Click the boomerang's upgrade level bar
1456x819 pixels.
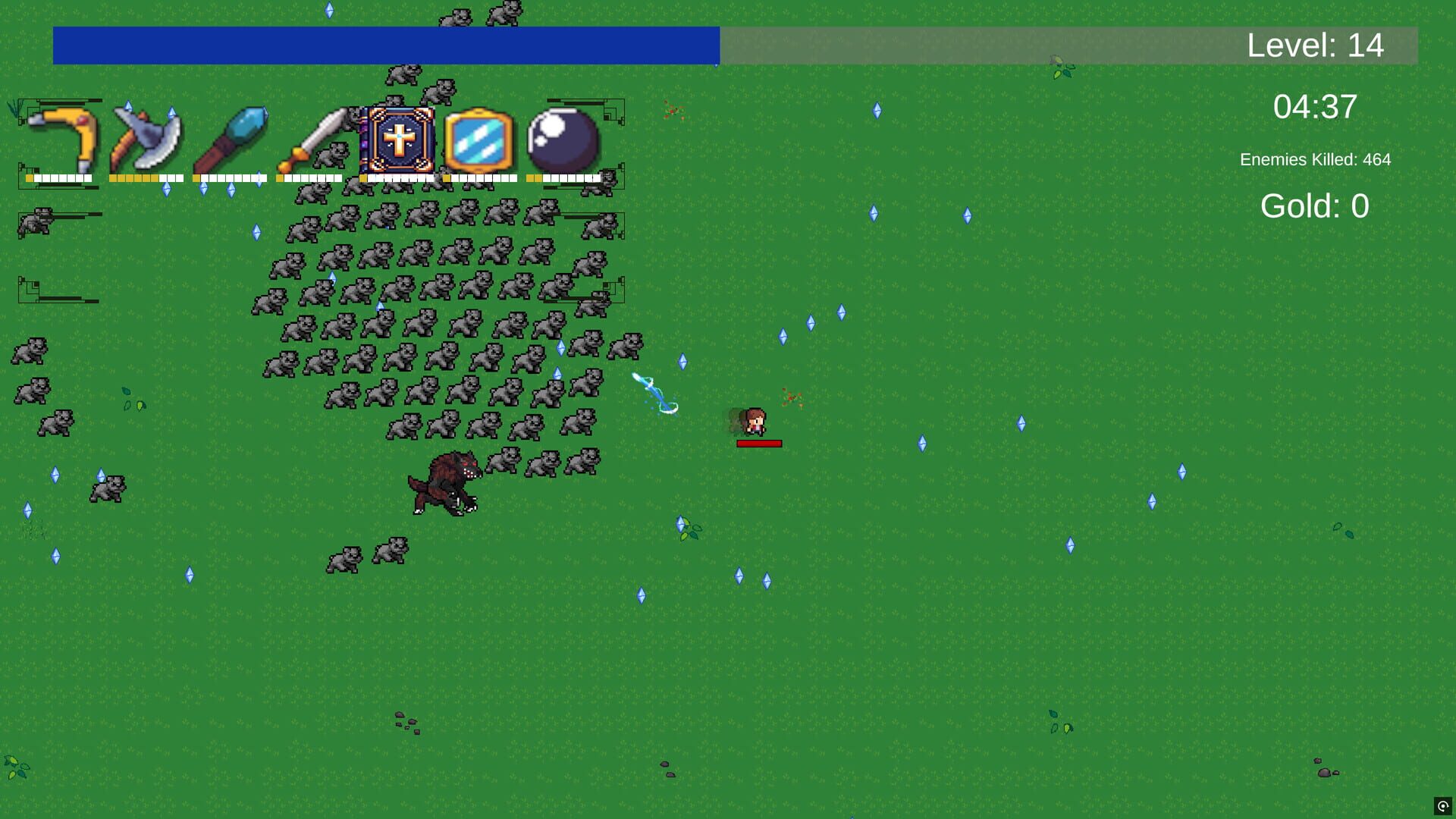59,177
